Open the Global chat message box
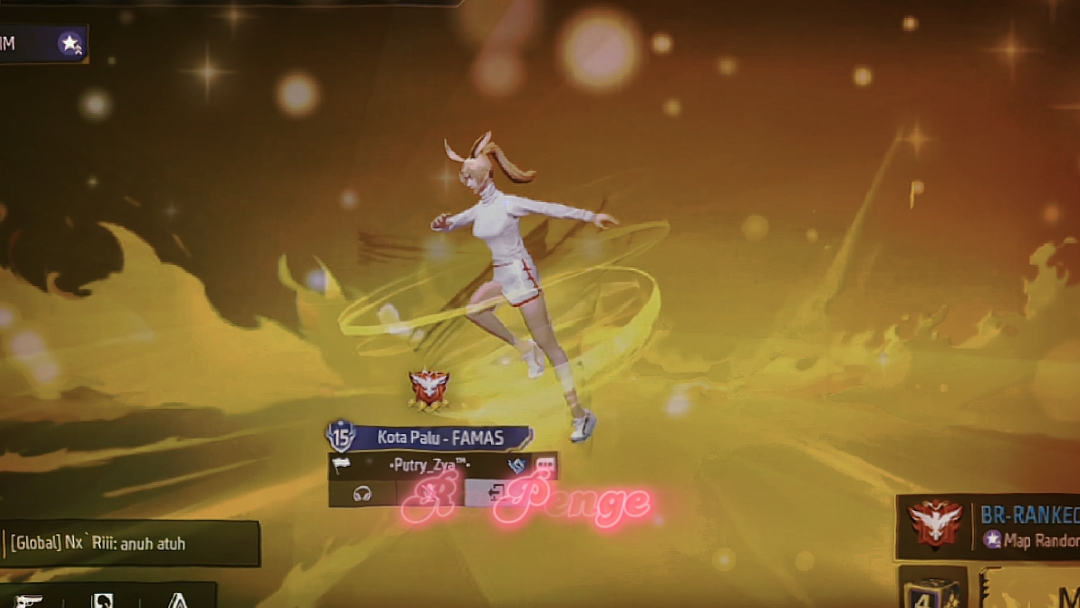 tap(130, 544)
